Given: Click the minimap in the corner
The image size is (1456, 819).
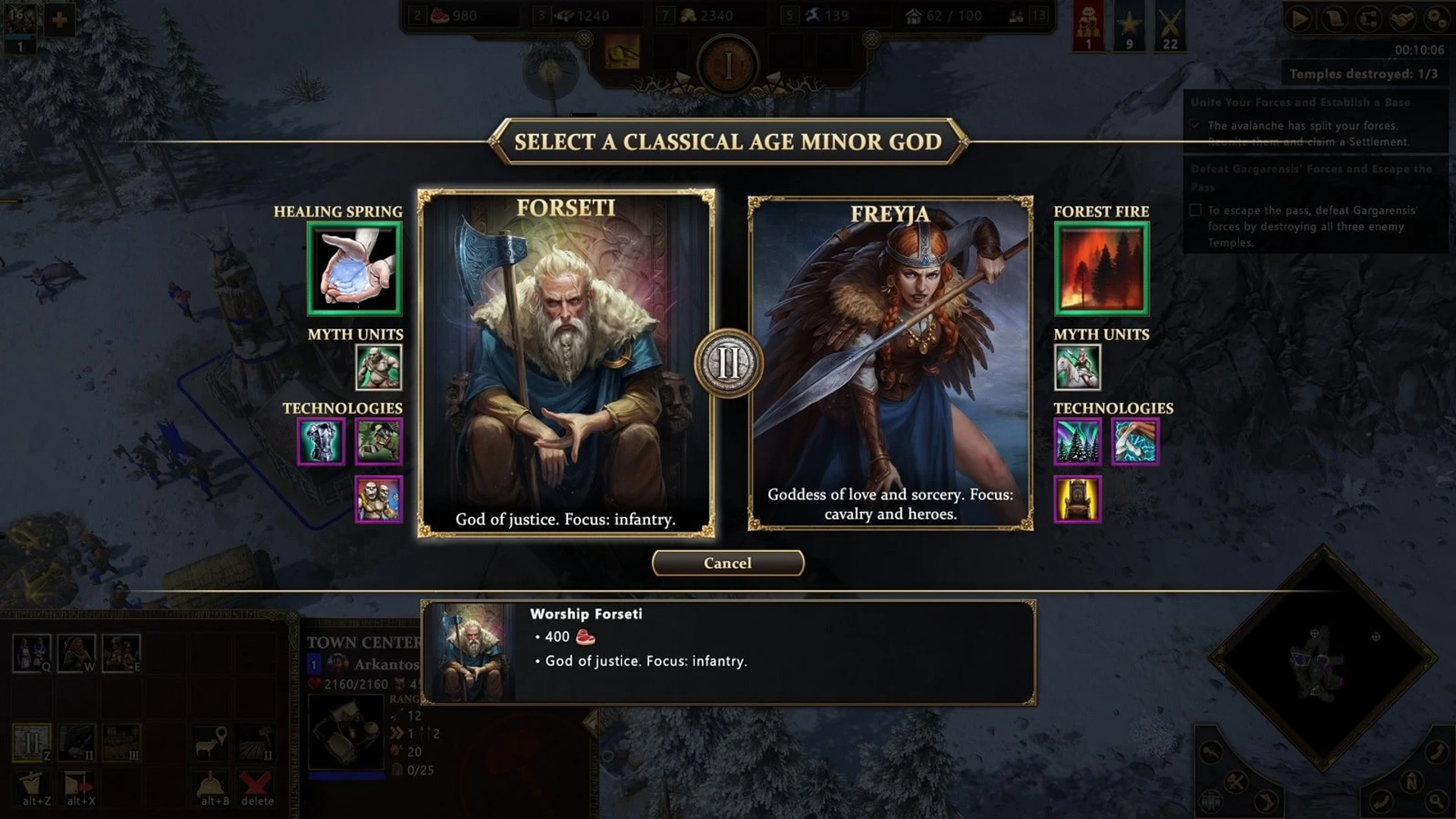Looking at the screenshot, I should click(x=1323, y=658).
